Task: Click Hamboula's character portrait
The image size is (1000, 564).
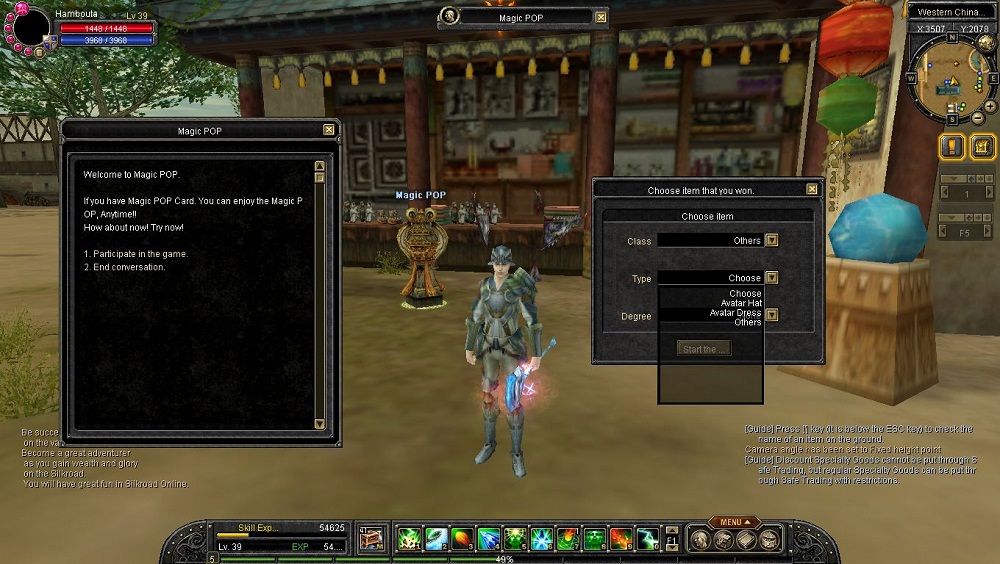Action: [x=30, y=28]
